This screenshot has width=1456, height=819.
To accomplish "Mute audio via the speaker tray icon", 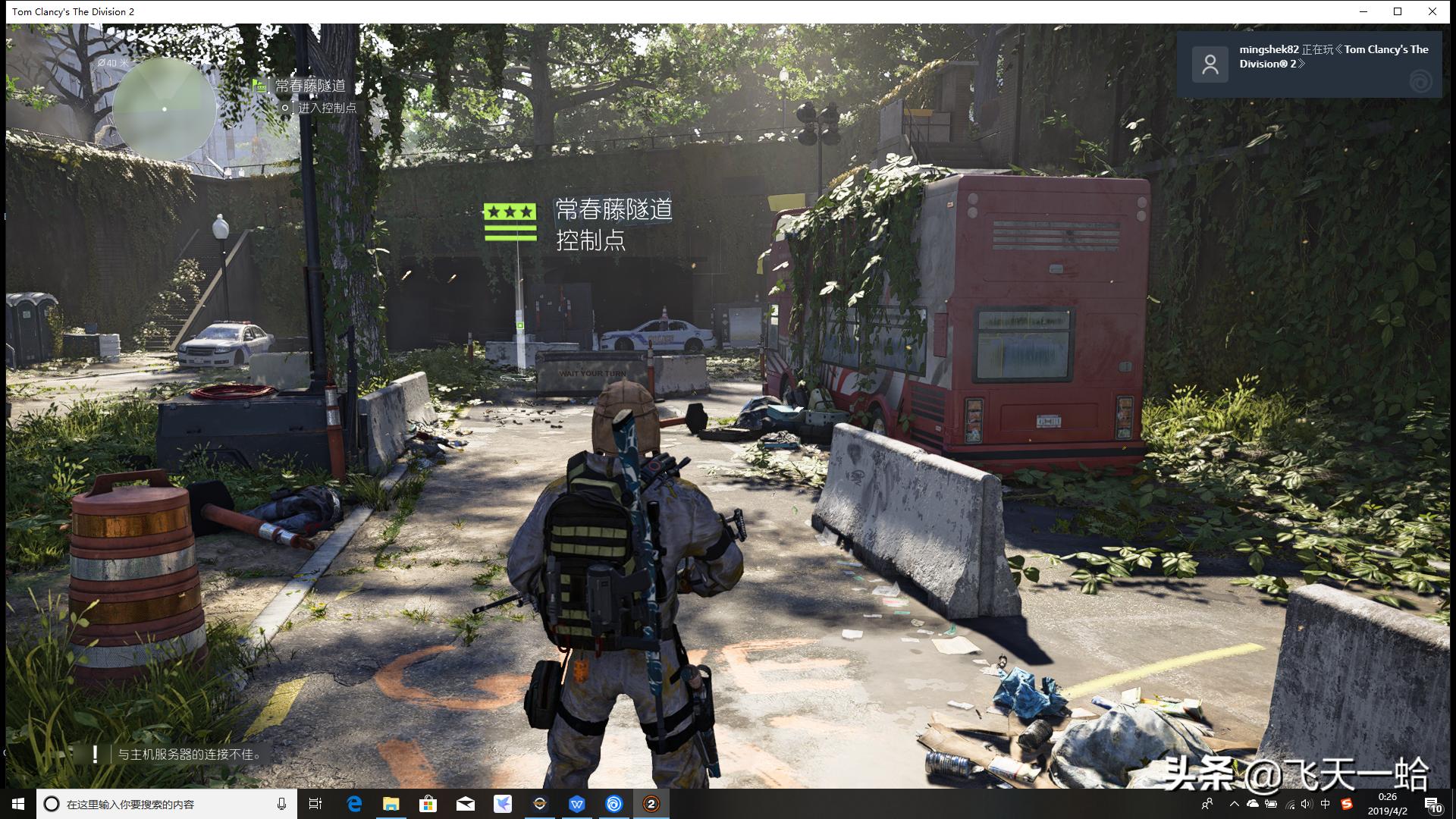I will click(1306, 803).
